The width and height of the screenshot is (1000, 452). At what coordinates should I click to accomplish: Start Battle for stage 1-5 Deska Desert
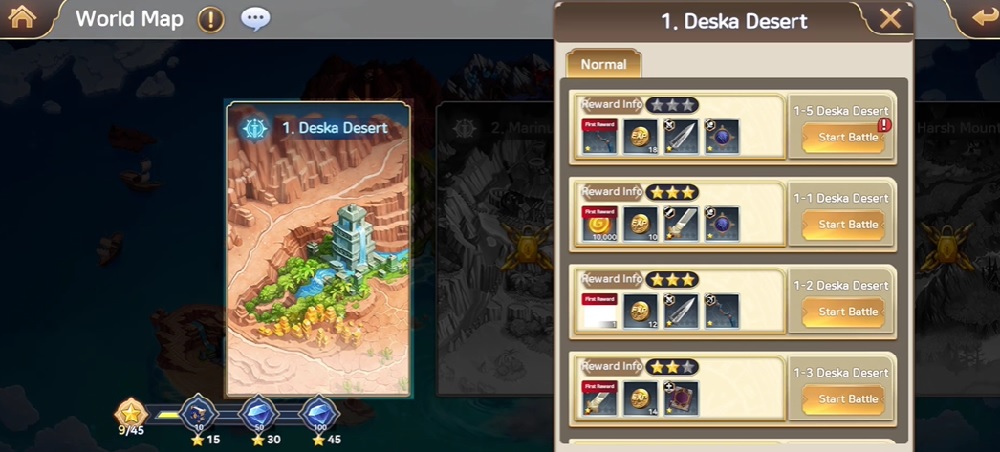pos(847,138)
